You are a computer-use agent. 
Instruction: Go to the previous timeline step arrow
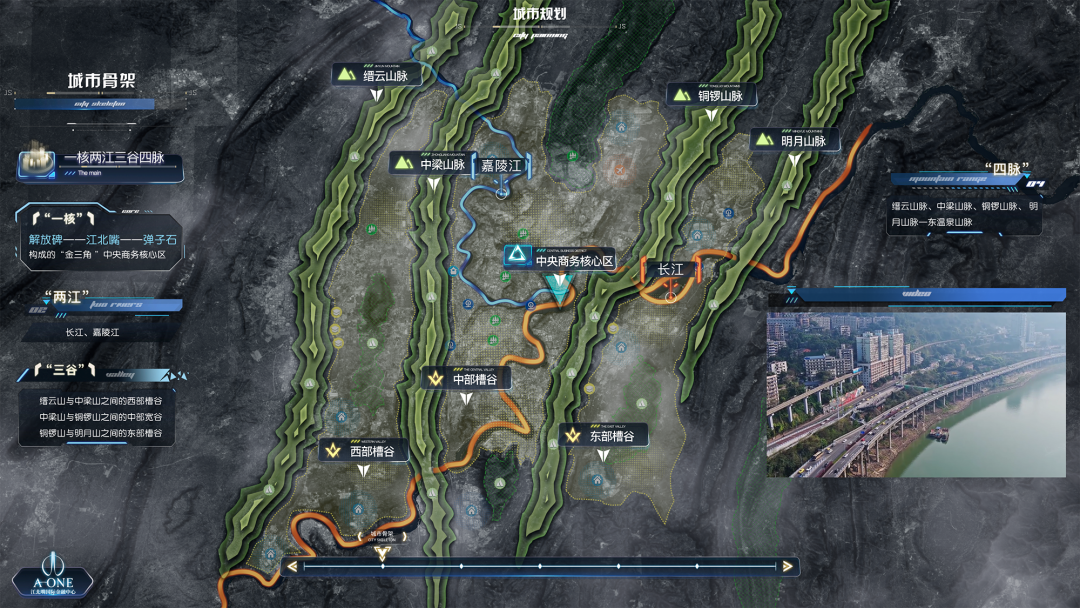pos(292,567)
